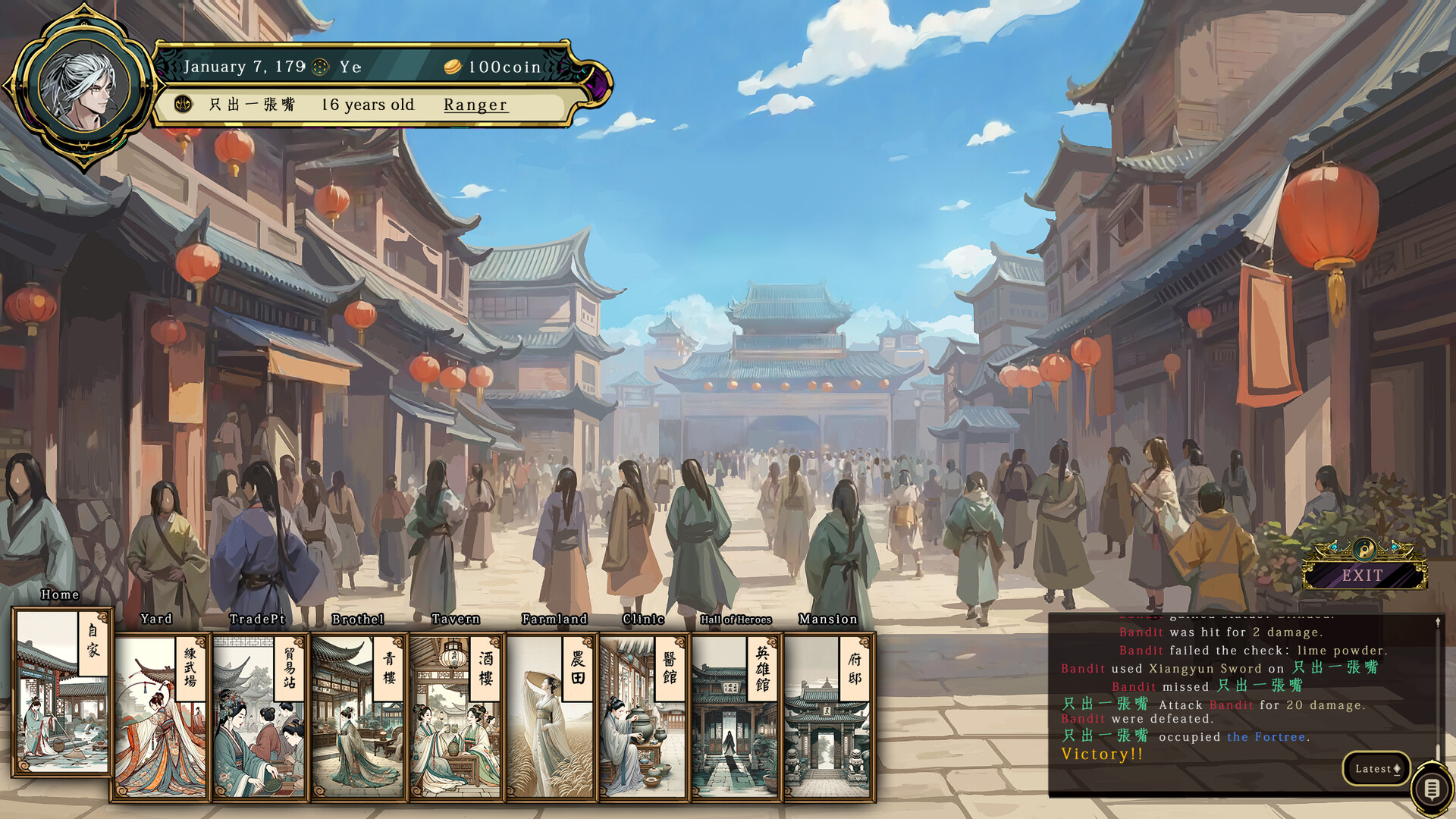
Task: Open the Ranger class link
Action: coord(475,105)
